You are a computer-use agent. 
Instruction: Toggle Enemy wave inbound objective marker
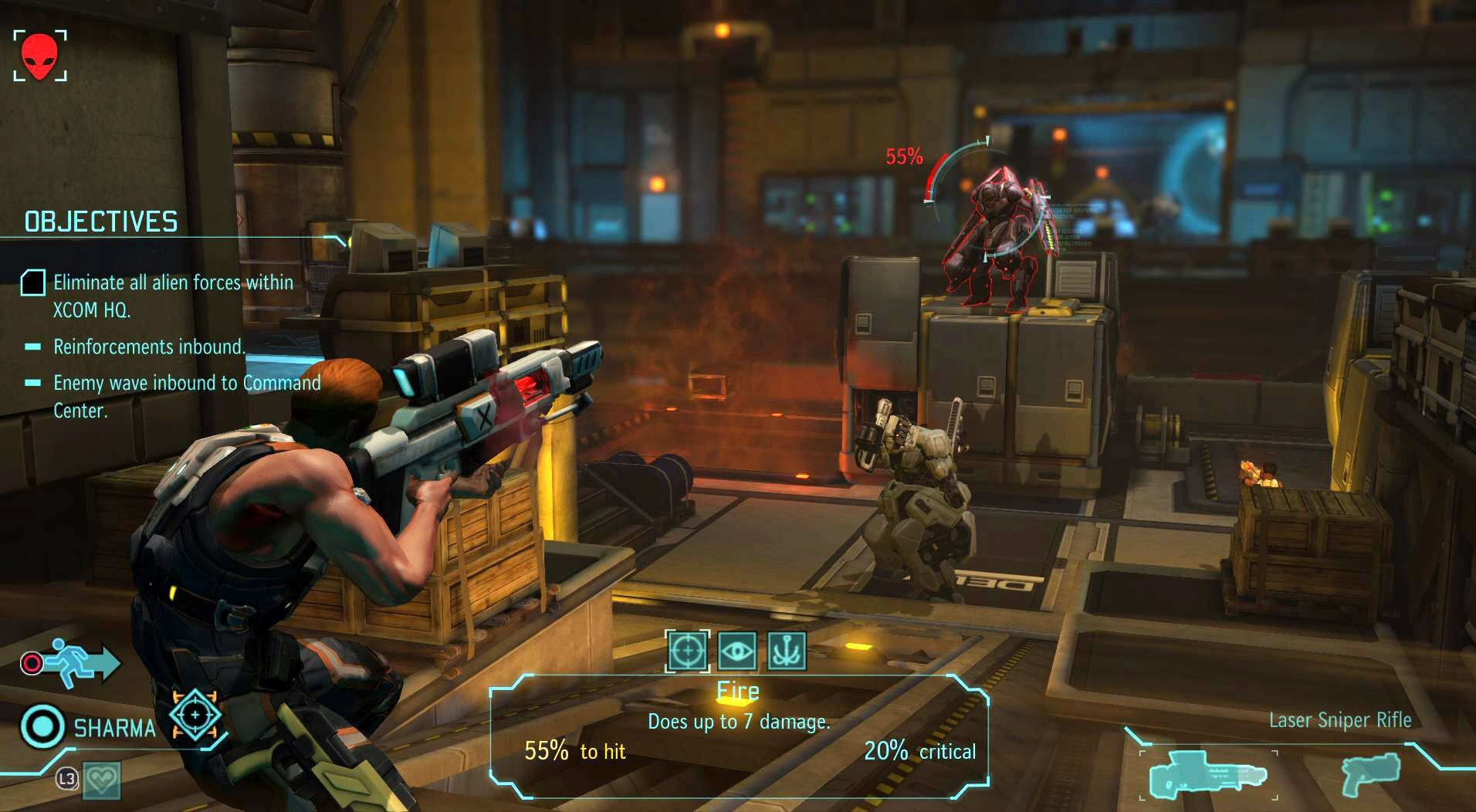pos(32,383)
